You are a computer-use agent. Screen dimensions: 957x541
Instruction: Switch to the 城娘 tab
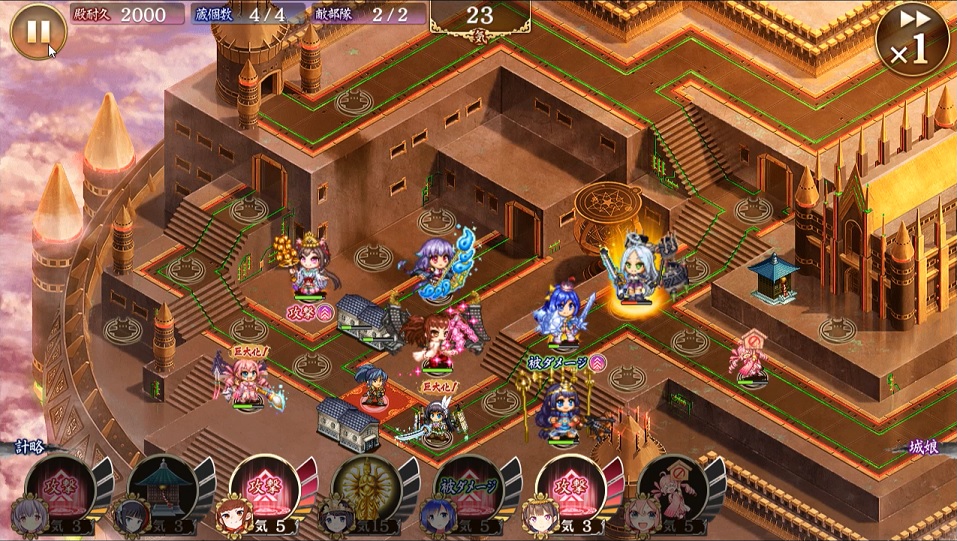(x=926, y=448)
